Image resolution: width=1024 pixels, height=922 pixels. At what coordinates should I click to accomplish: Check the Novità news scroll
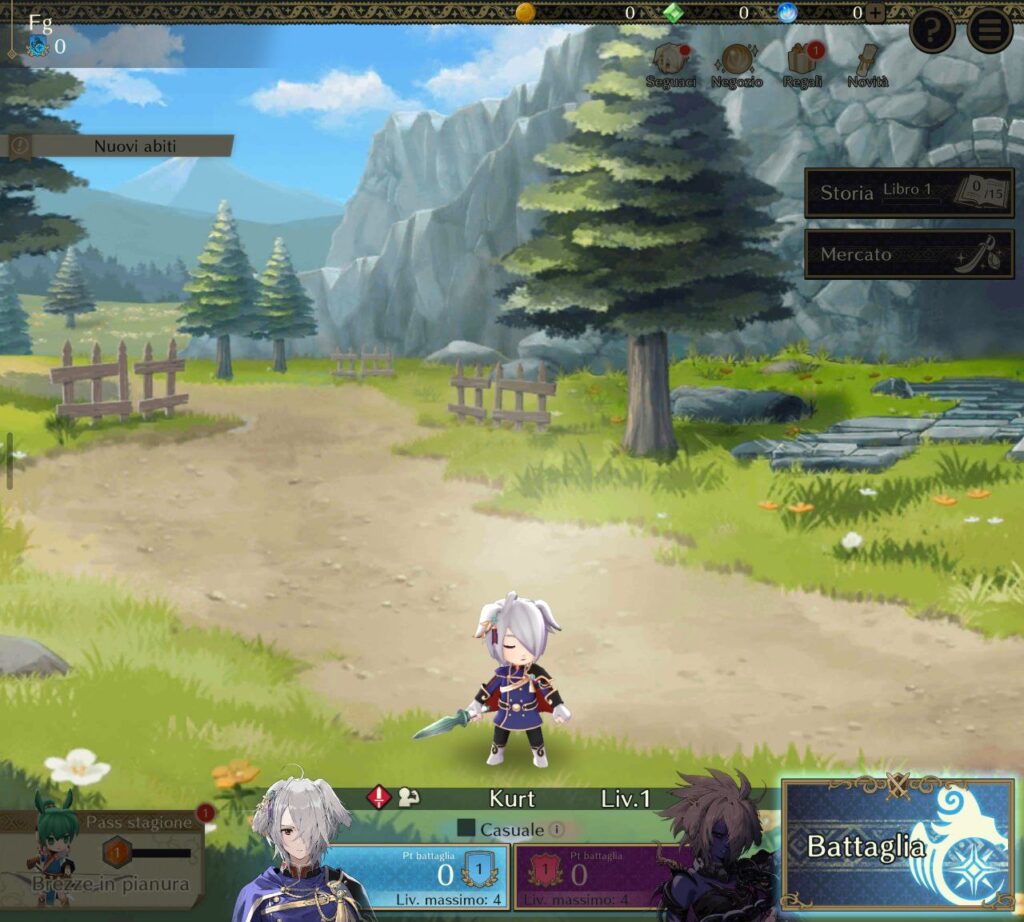point(866,65)
